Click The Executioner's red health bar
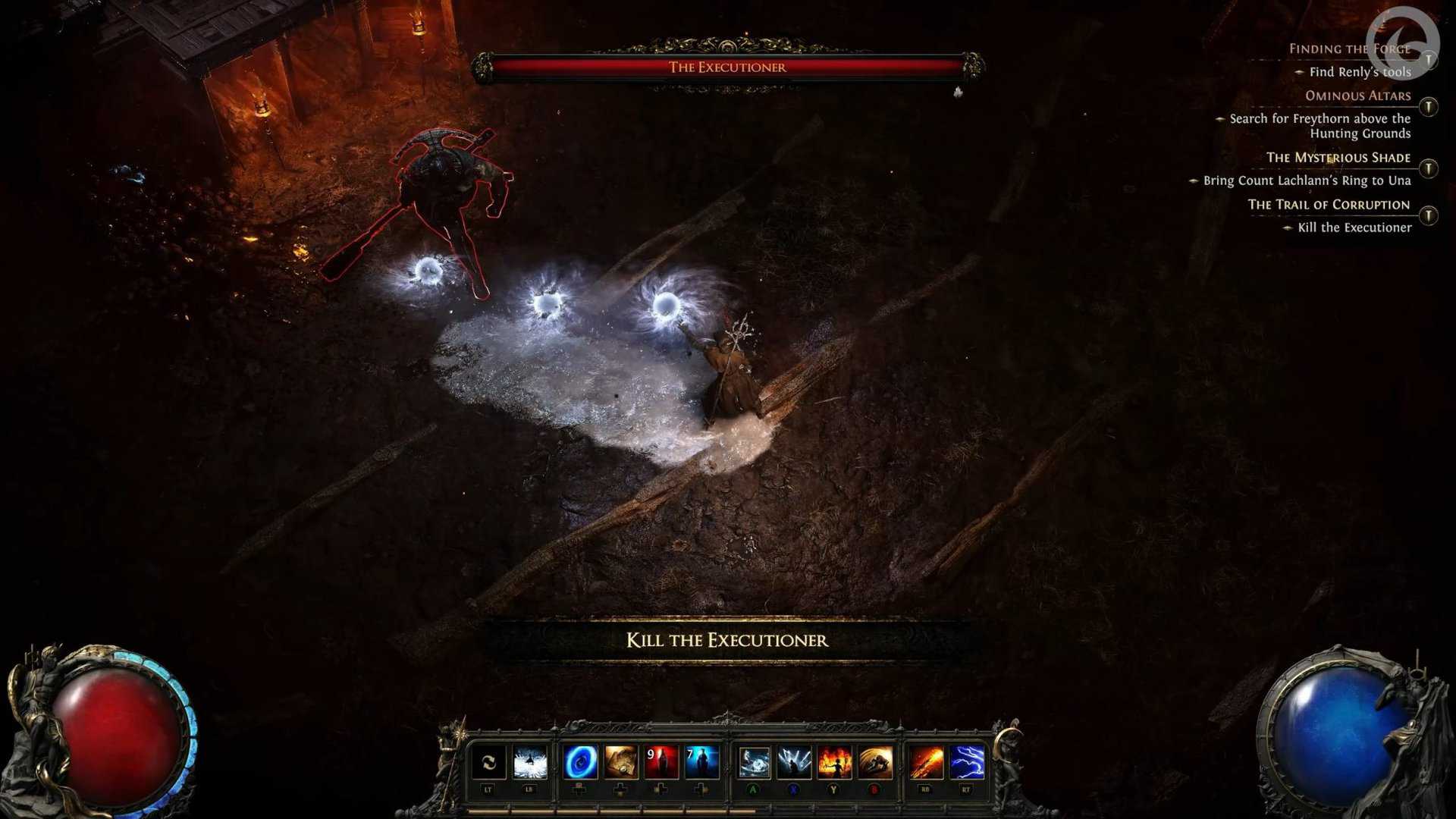 (730, 67)
